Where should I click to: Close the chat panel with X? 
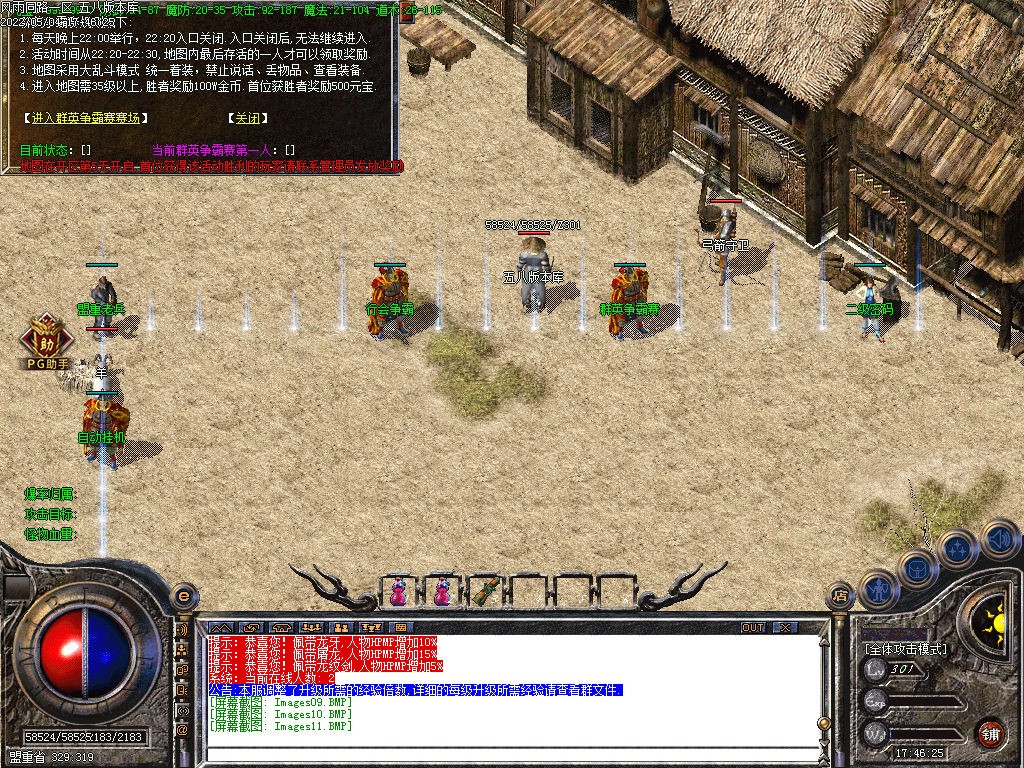[x=785, y=628]
